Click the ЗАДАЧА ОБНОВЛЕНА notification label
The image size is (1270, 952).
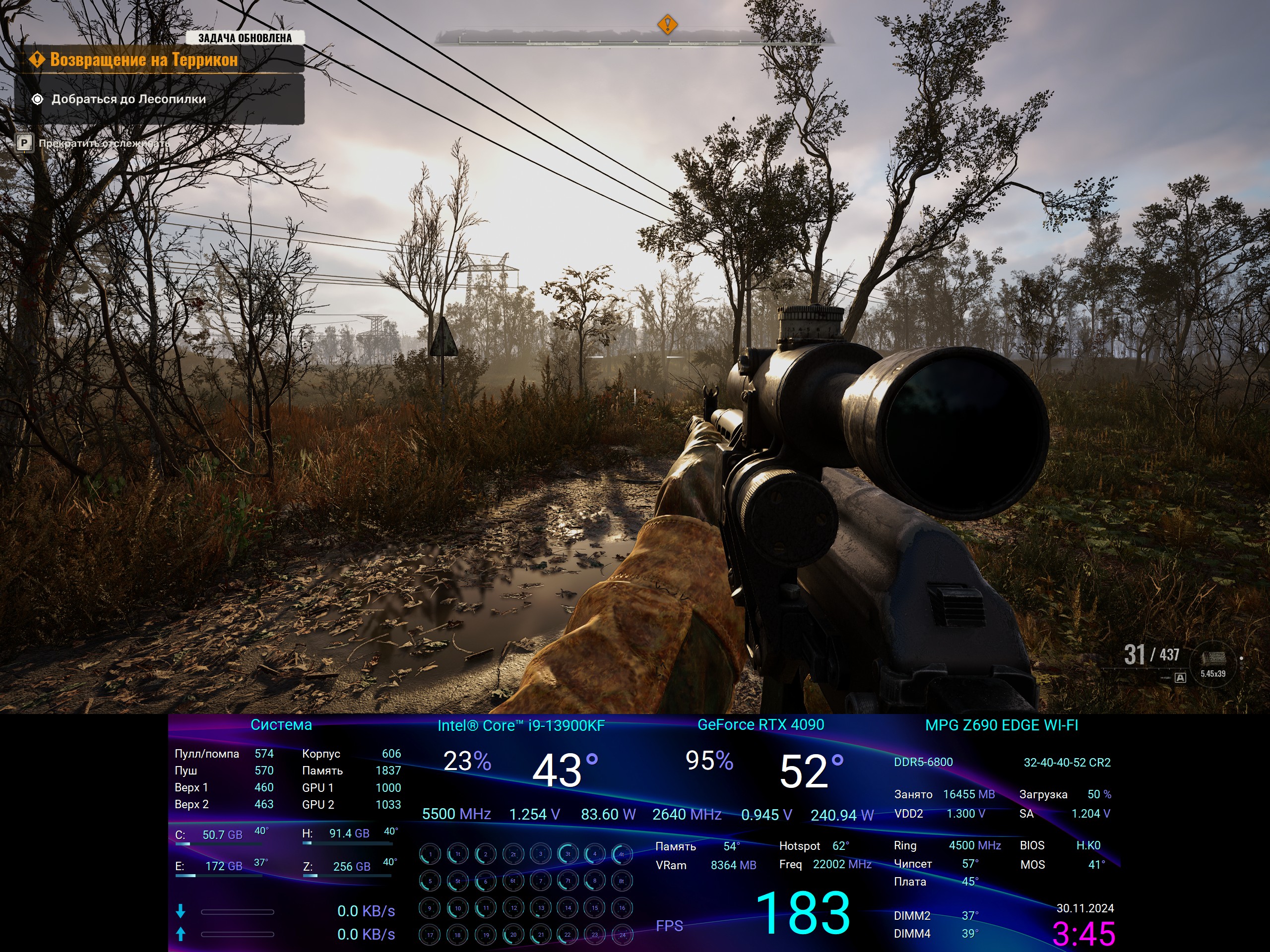click(x=245, y=38)
